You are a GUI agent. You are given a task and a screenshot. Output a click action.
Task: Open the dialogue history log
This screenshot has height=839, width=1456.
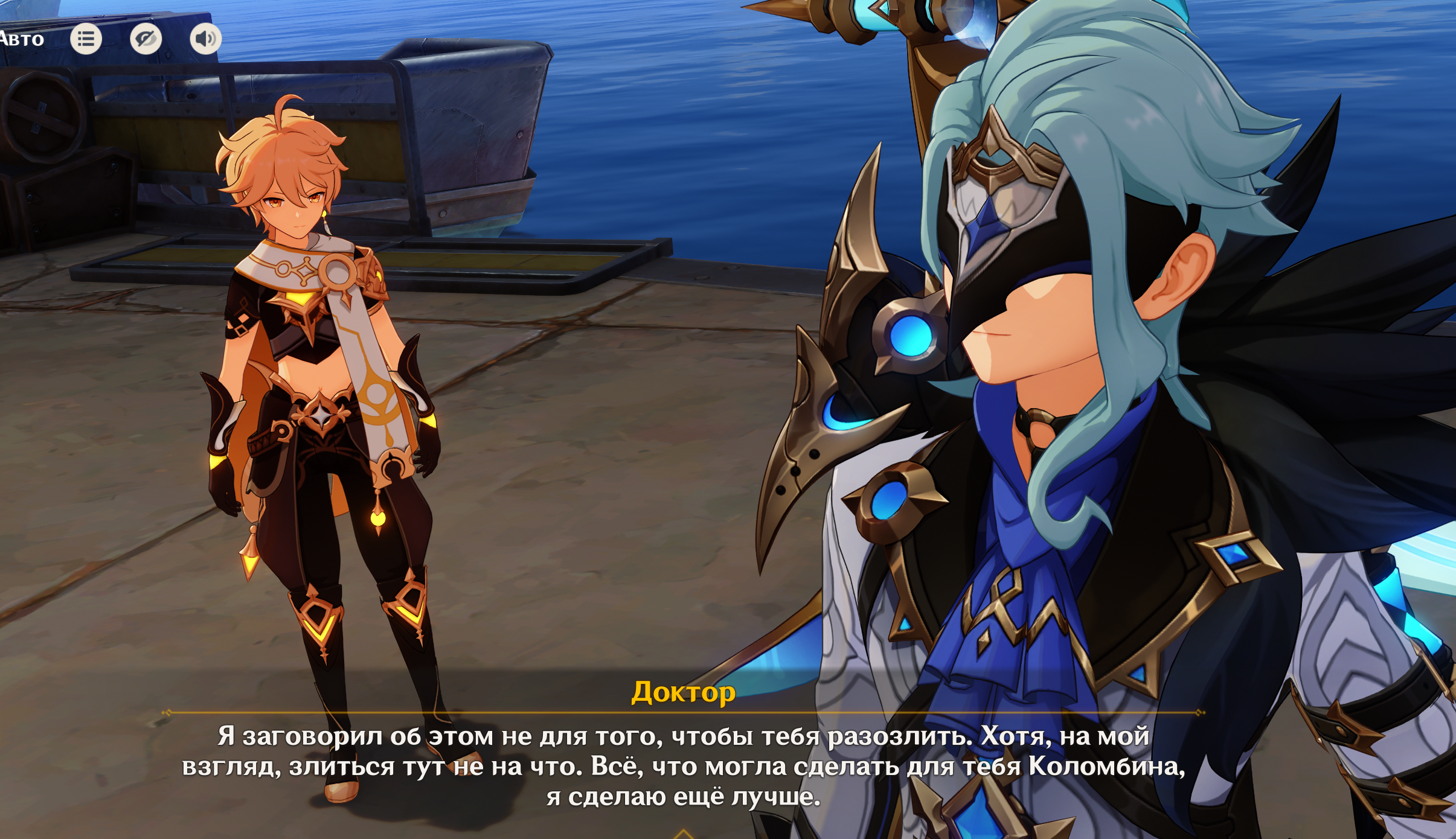coord(86,39)
